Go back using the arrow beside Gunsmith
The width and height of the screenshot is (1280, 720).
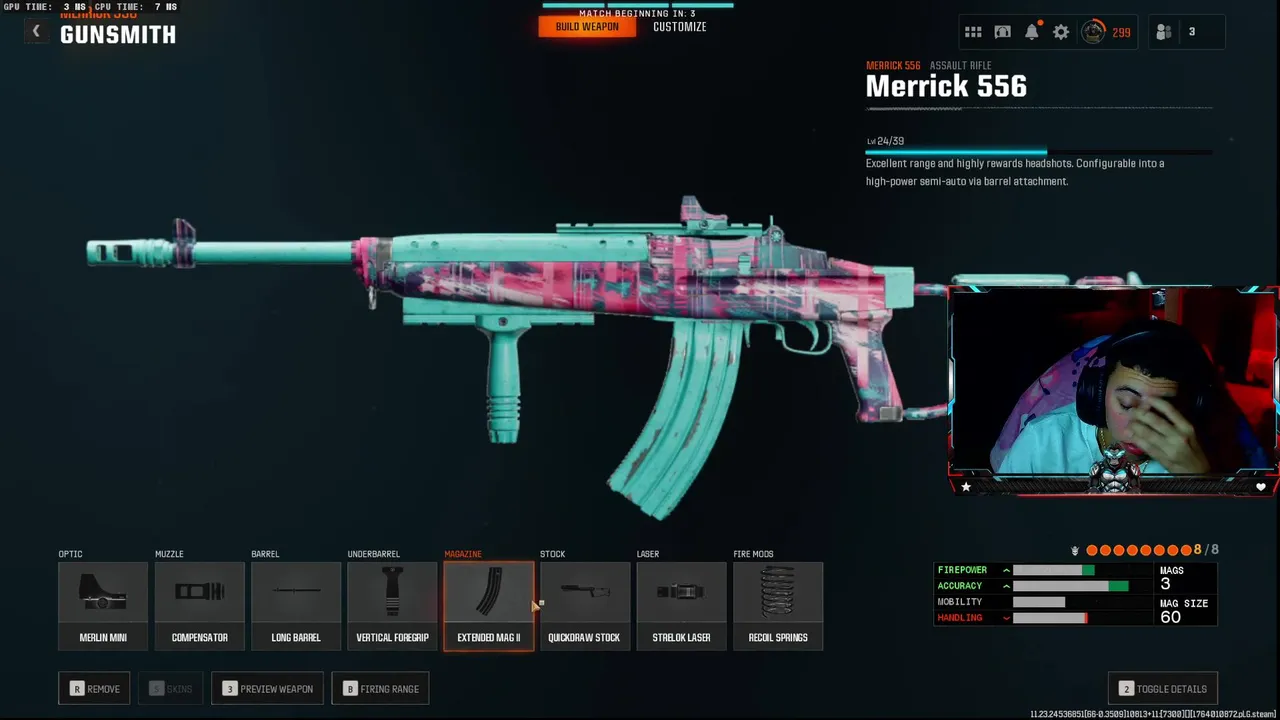pos(36,31)
